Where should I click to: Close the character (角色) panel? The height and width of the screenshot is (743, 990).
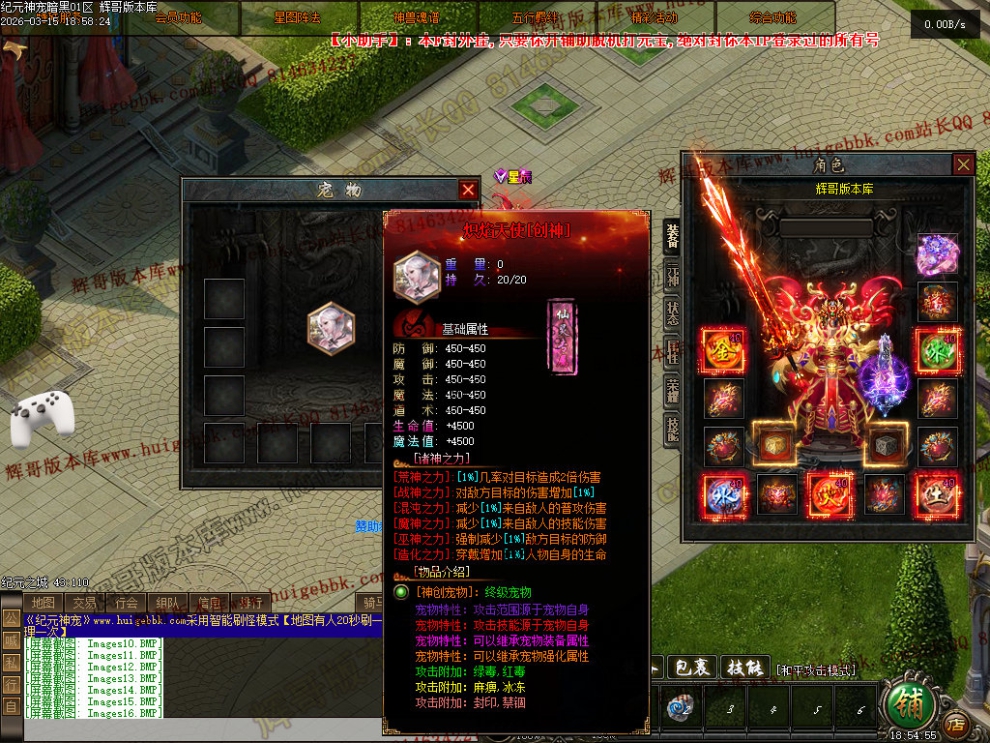point(963,165)
